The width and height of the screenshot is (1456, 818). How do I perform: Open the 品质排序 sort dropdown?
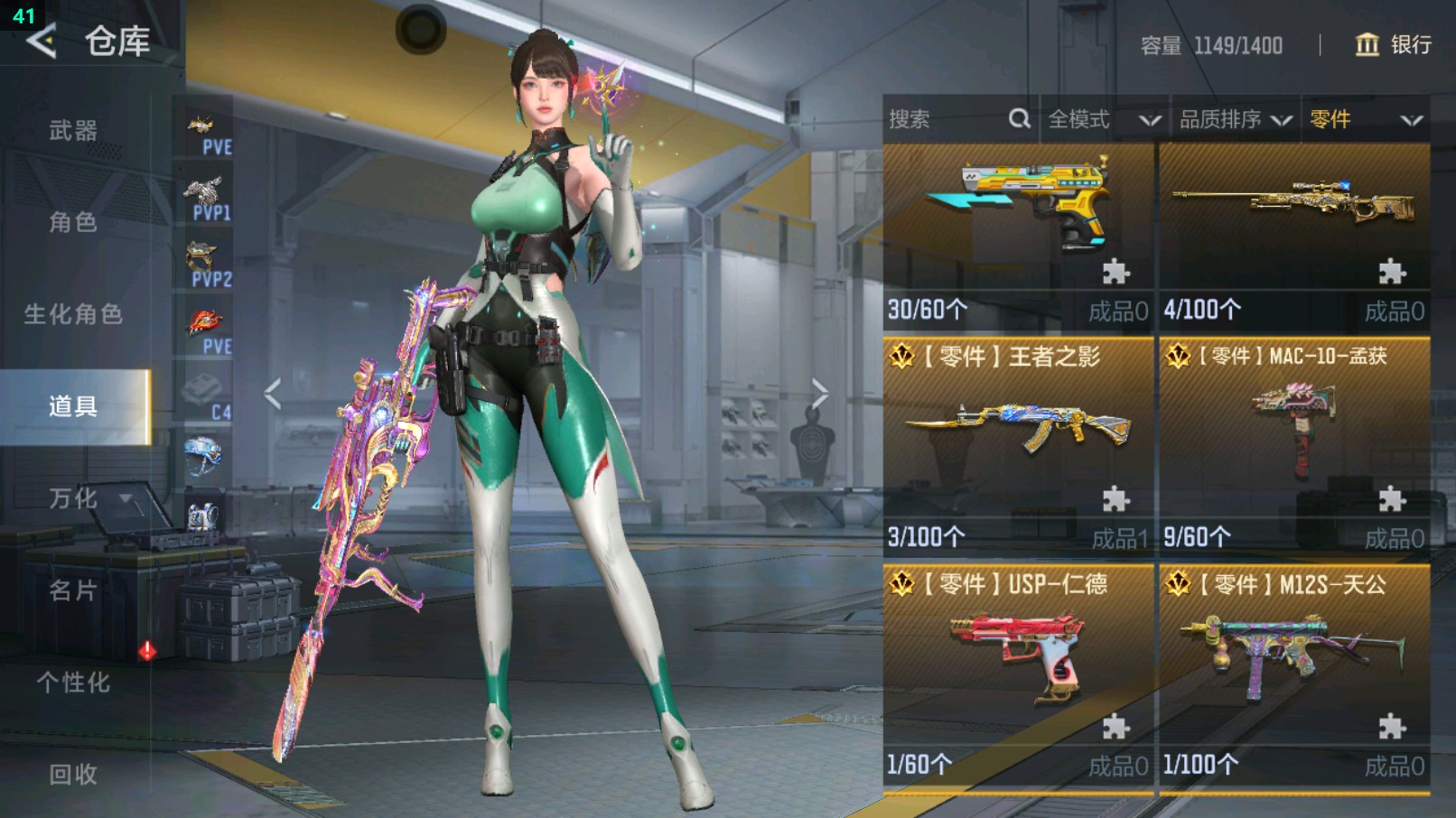pyautogui.click(x=1234, y=119)
